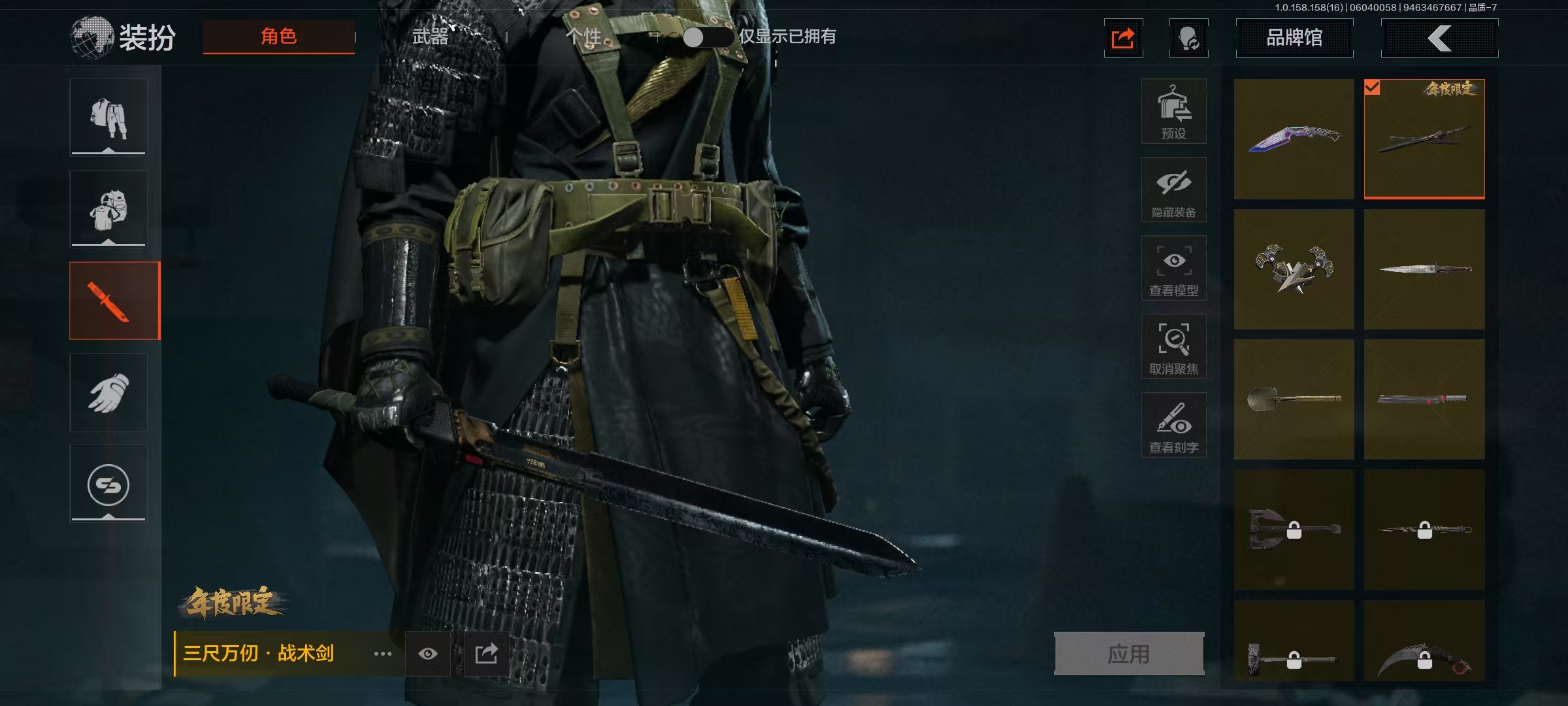Pick the purple-blue knife skin
The width and height of the screenshot is (1568, 706).
click(1294, 139)
